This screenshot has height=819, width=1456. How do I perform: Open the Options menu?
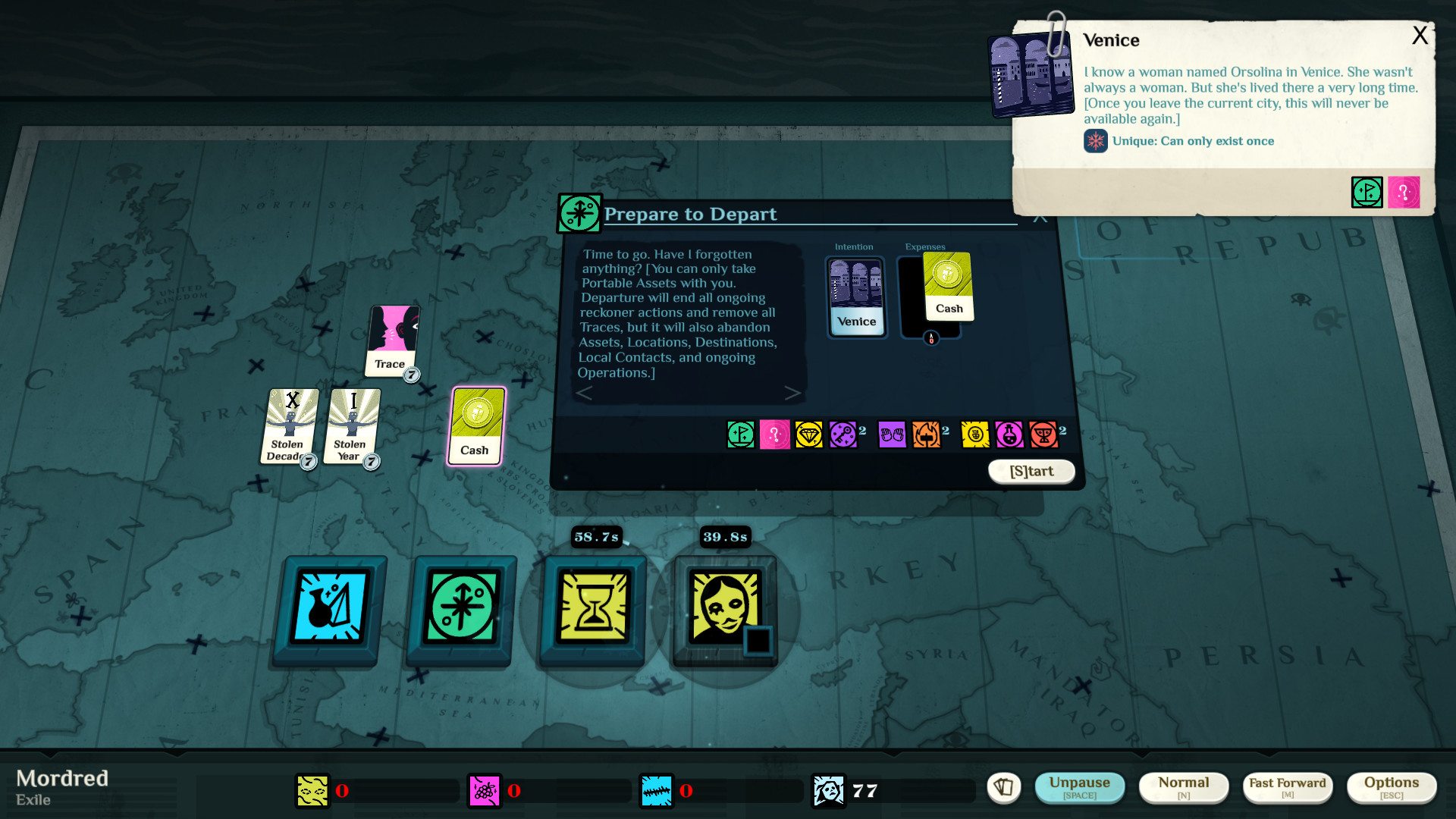coord(1392,787)
